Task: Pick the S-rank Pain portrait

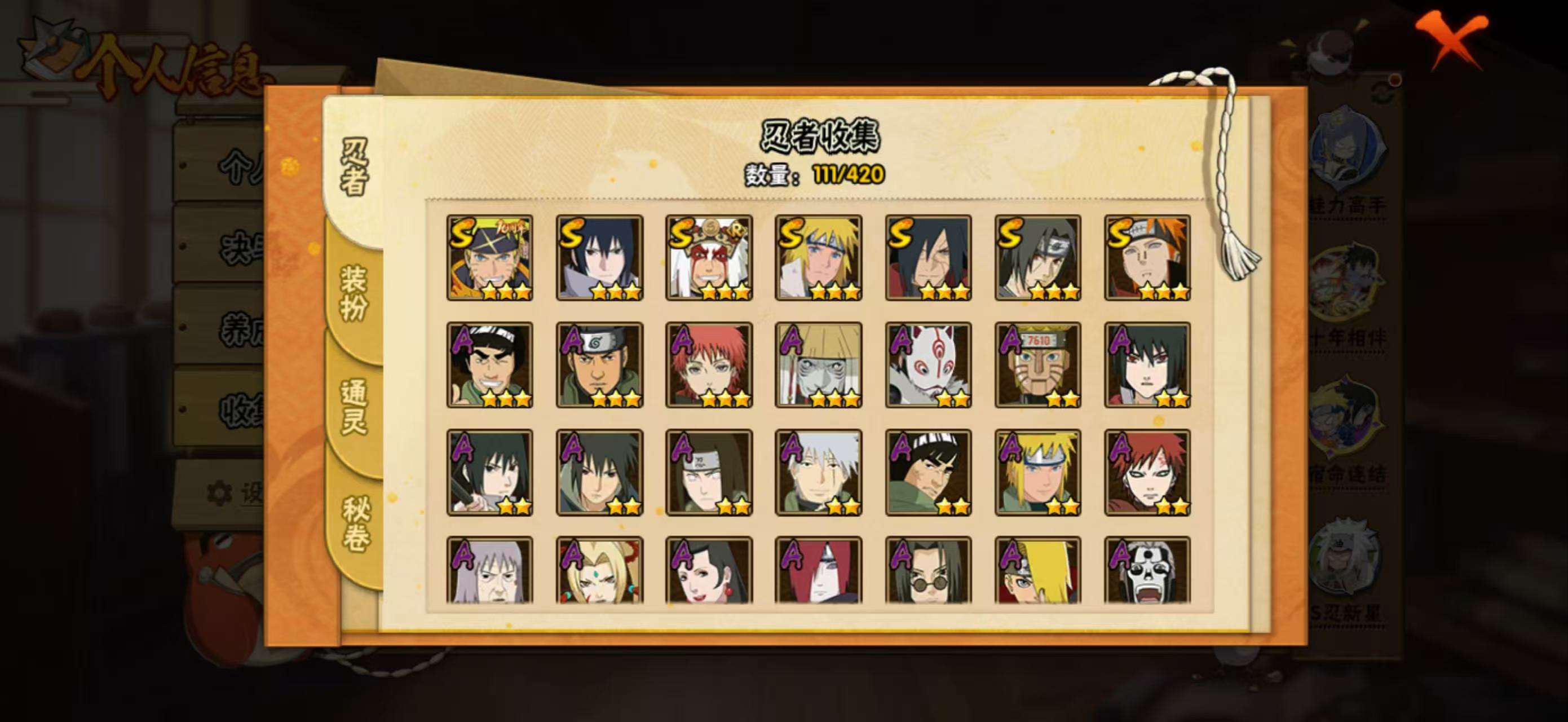Action: pyautogui.click(x=1147, y=258)
